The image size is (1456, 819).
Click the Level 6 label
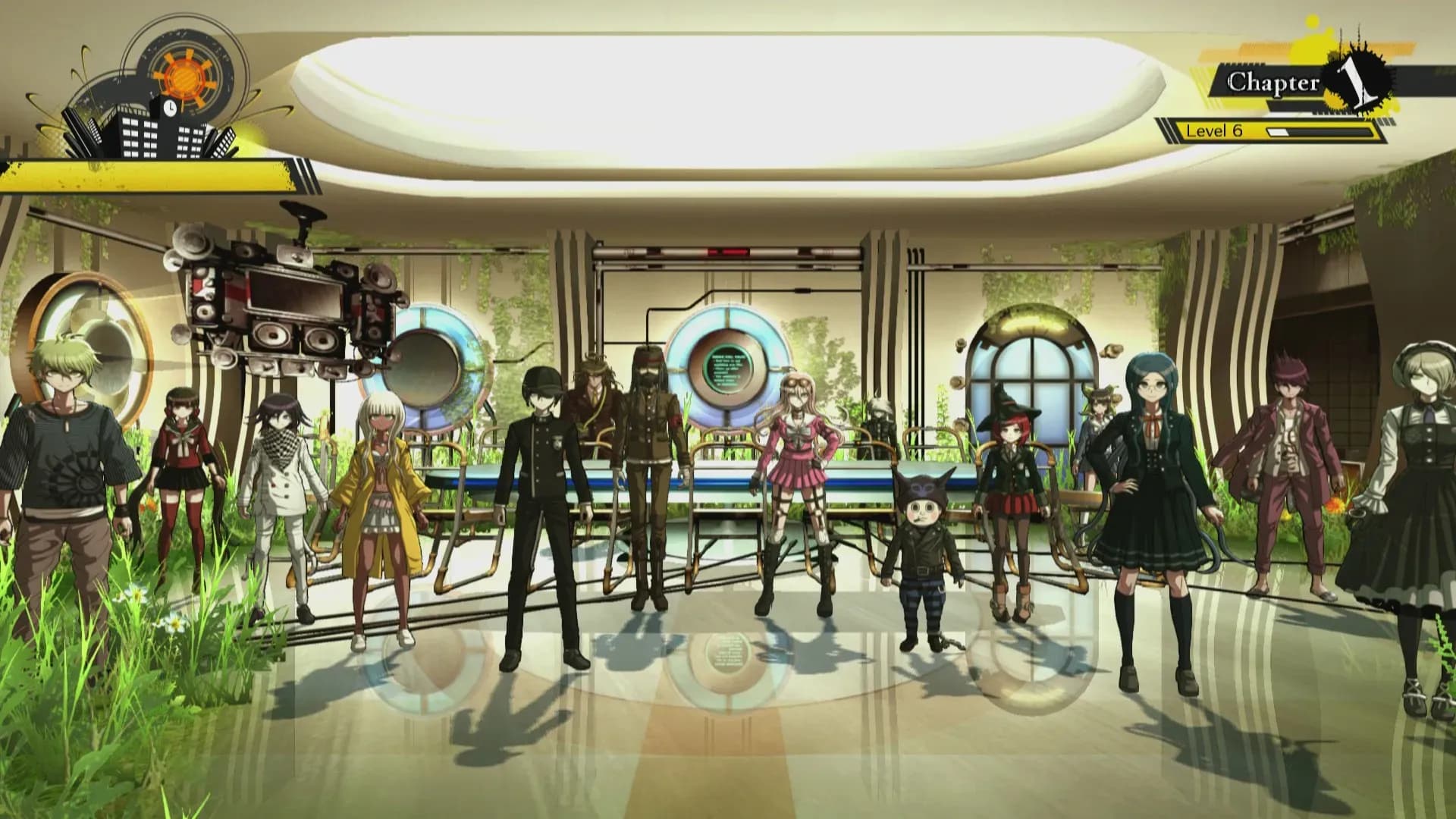pos(1213,131)
